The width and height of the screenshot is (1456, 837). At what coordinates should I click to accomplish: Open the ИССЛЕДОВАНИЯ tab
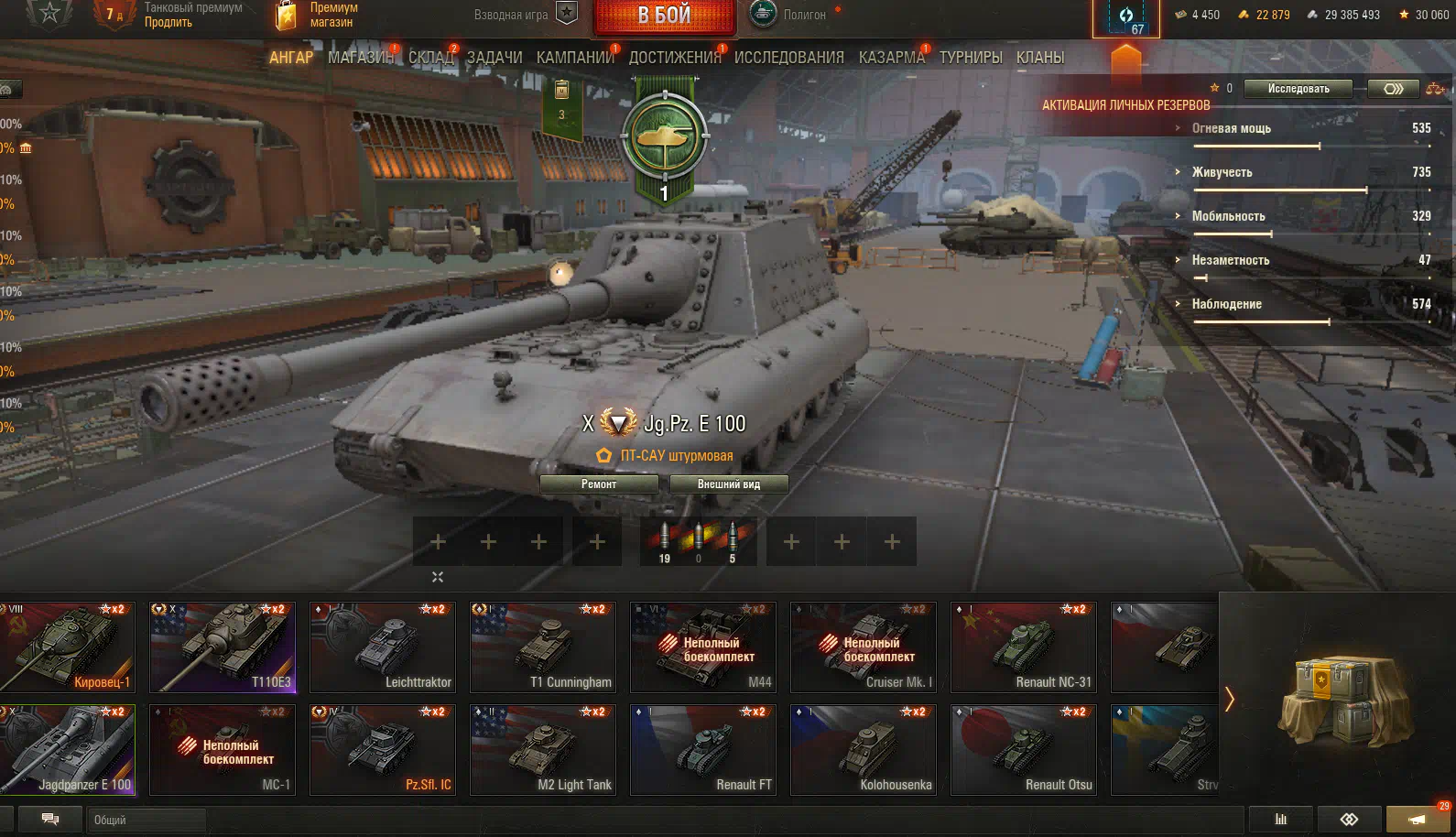pos(788,58)
